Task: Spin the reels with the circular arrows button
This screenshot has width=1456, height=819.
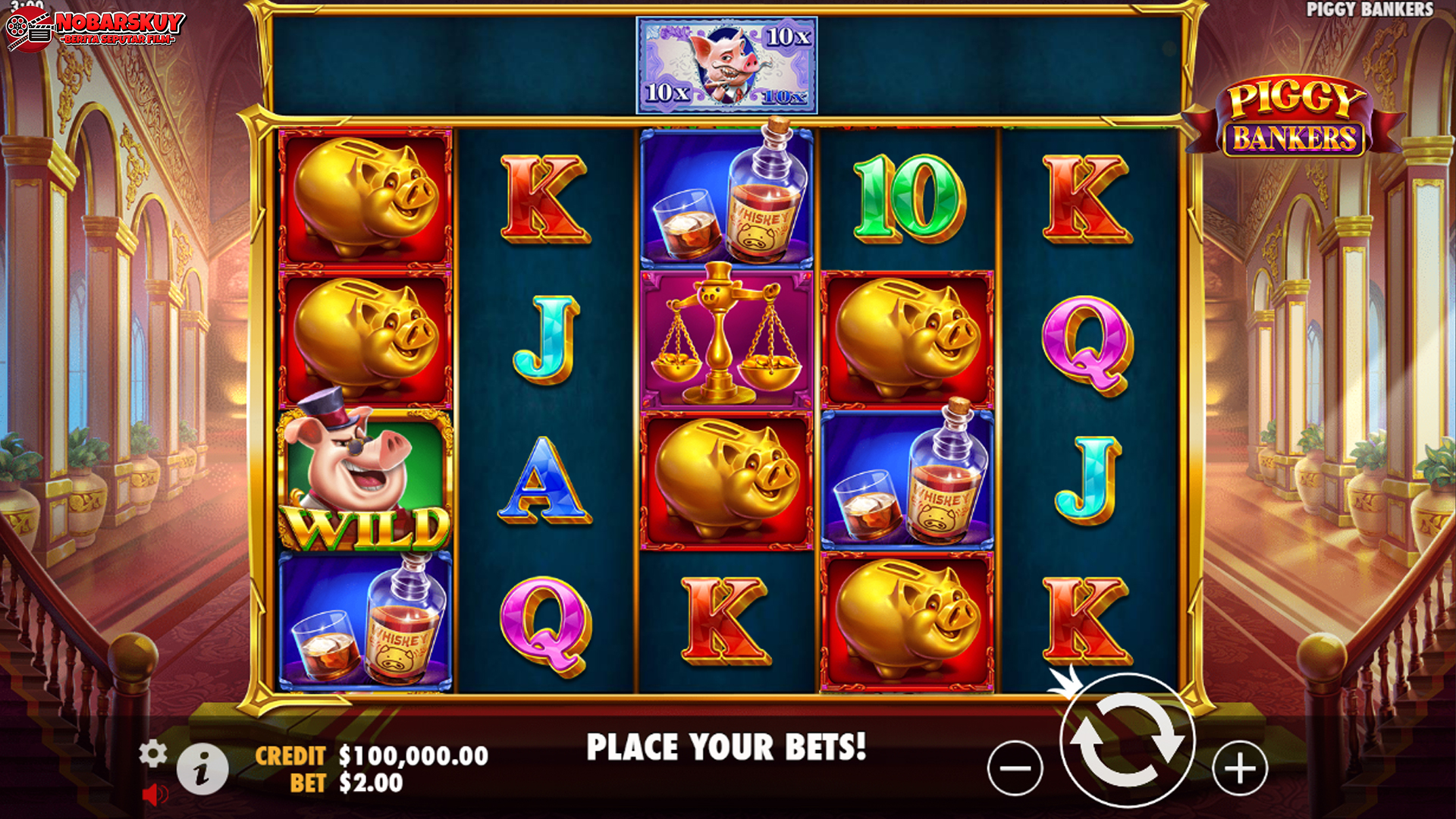Action: [1127, 741]
